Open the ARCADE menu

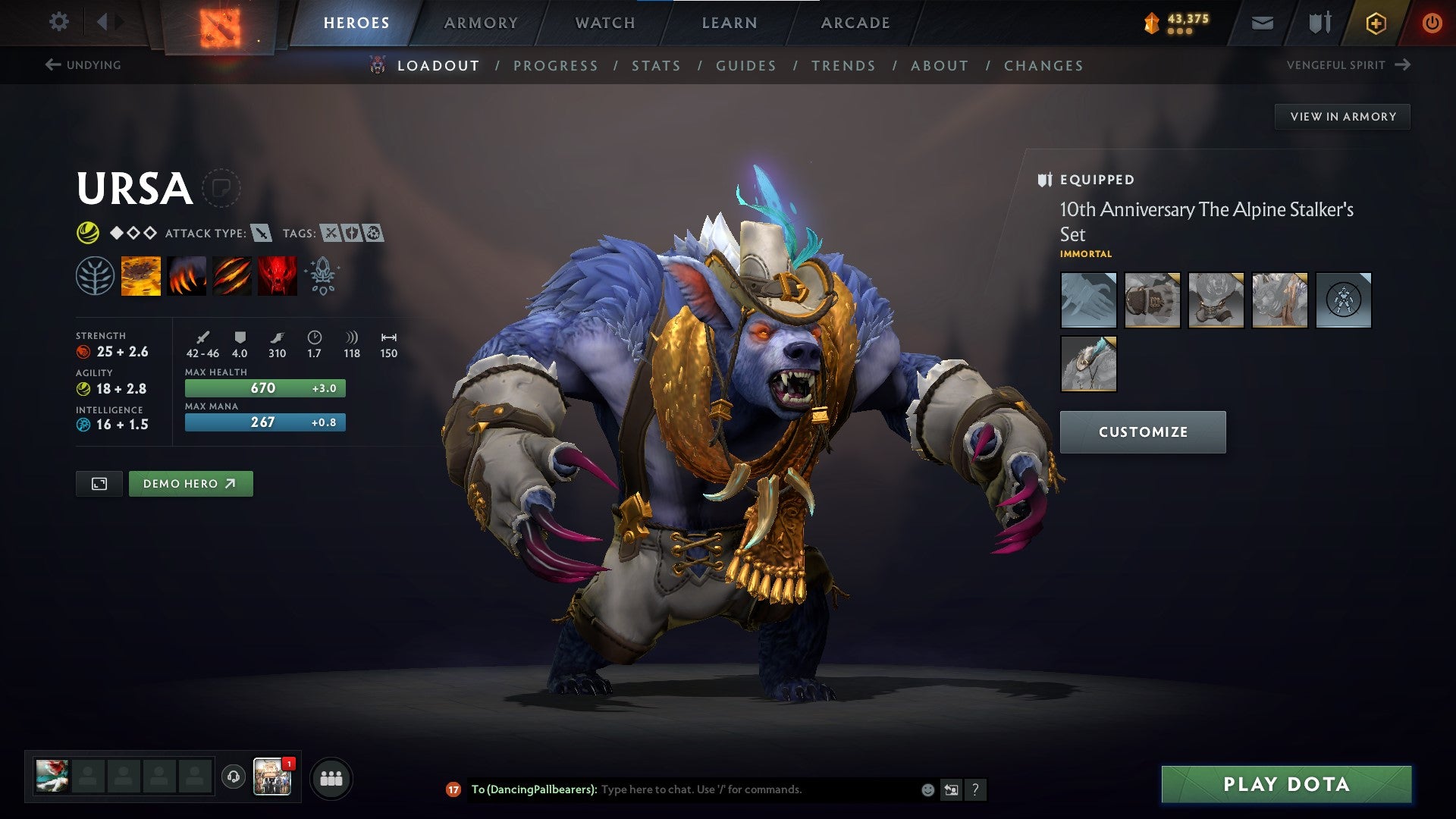pos(855,23)
